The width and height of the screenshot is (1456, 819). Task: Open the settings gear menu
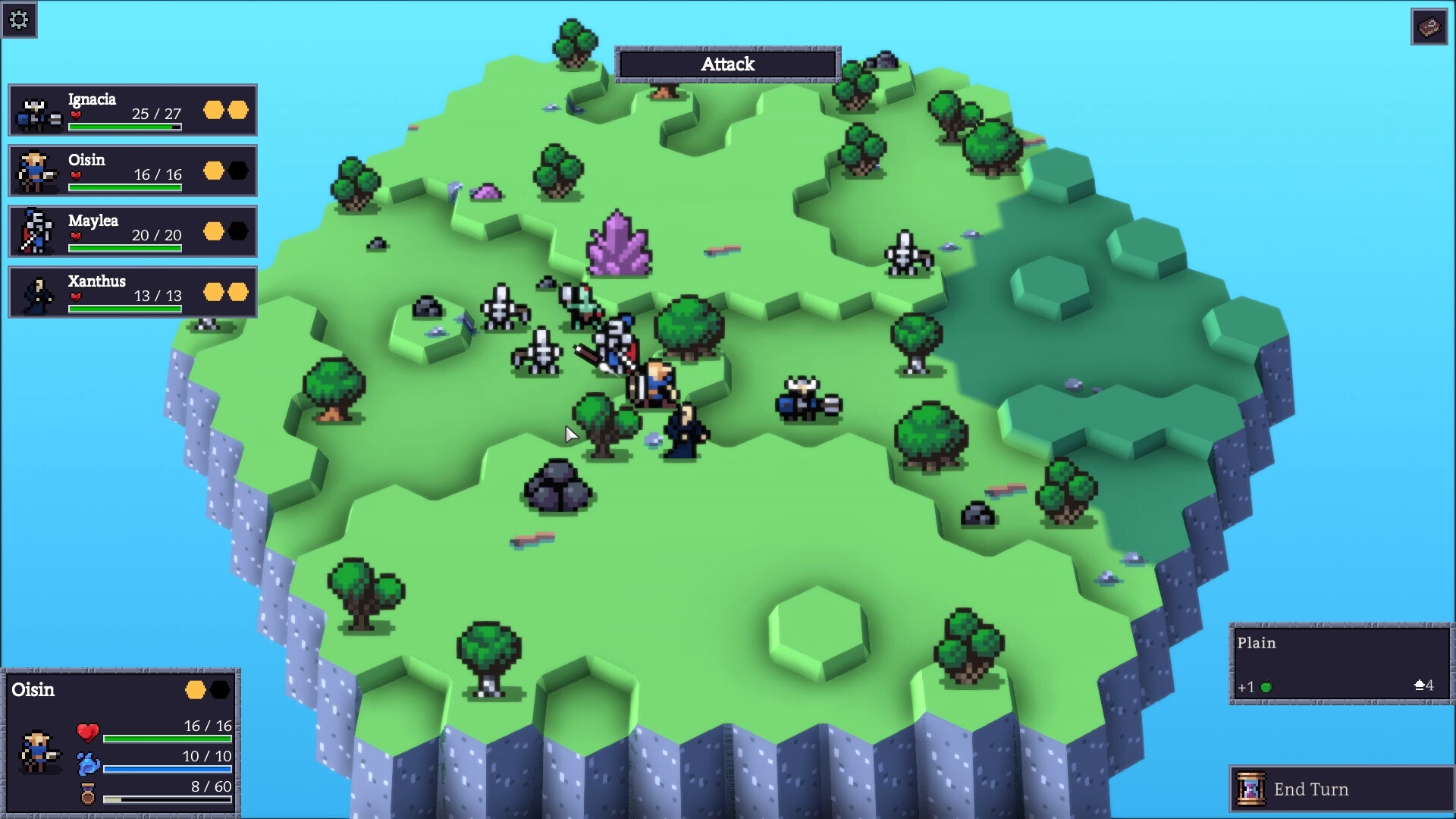click(x=20, y=20)
